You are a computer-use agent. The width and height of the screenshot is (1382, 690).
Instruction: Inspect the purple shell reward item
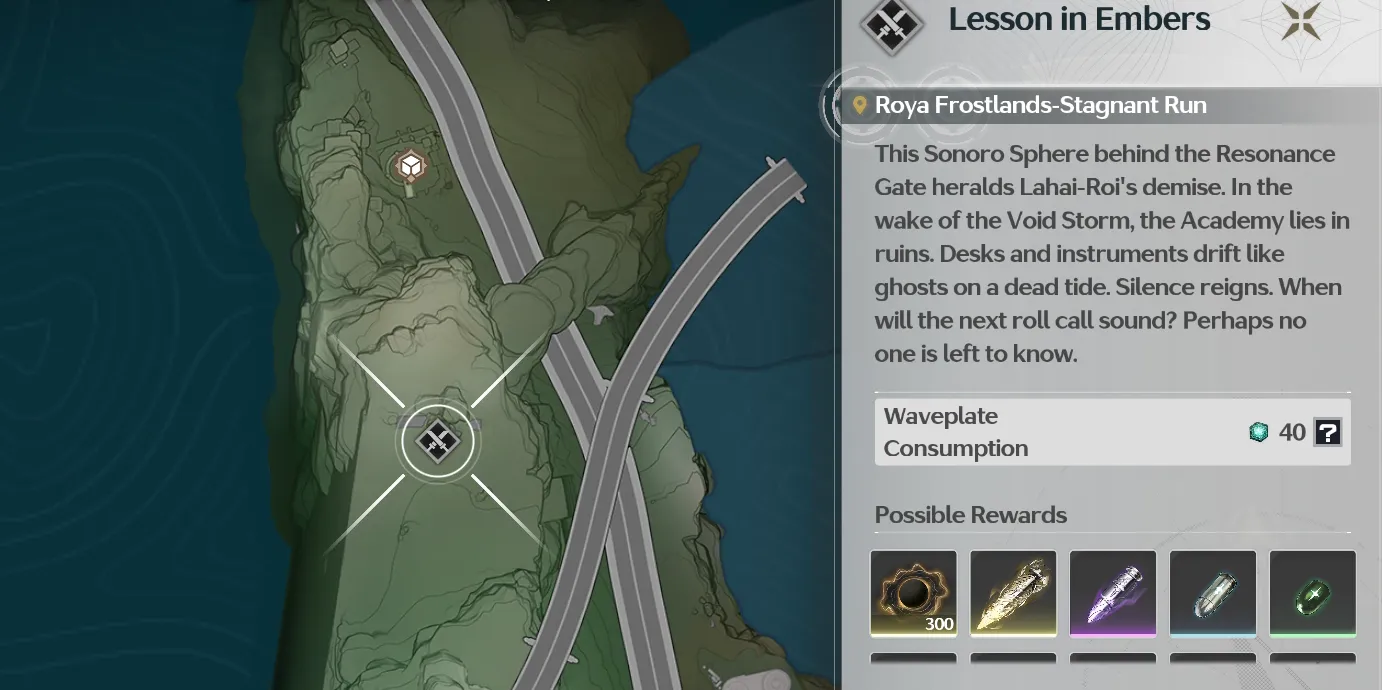tap(1113, 593)
